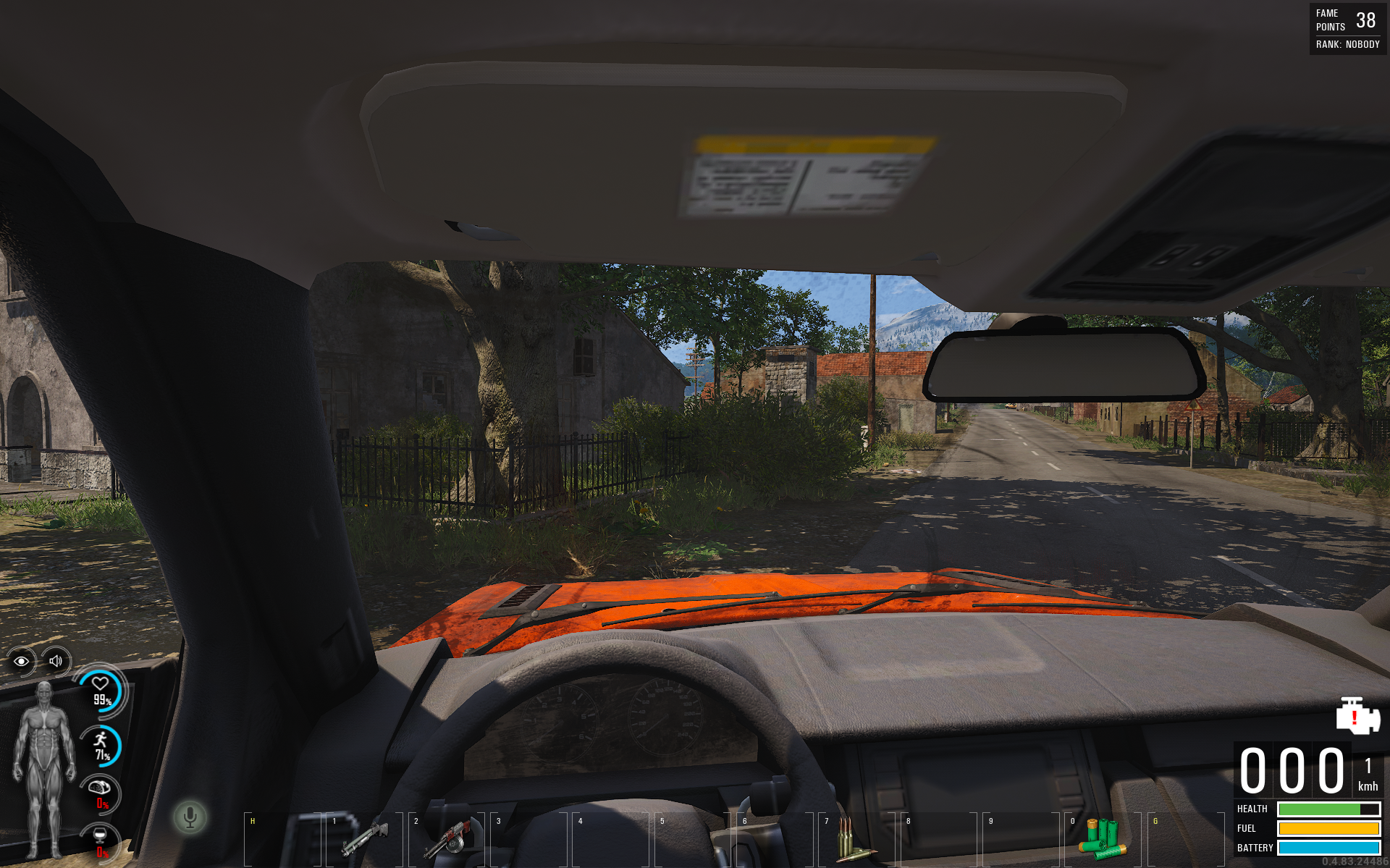Select the shotgun in hotbar slot 1
This screenshot has width=1390, height=868.
point(366,837)
